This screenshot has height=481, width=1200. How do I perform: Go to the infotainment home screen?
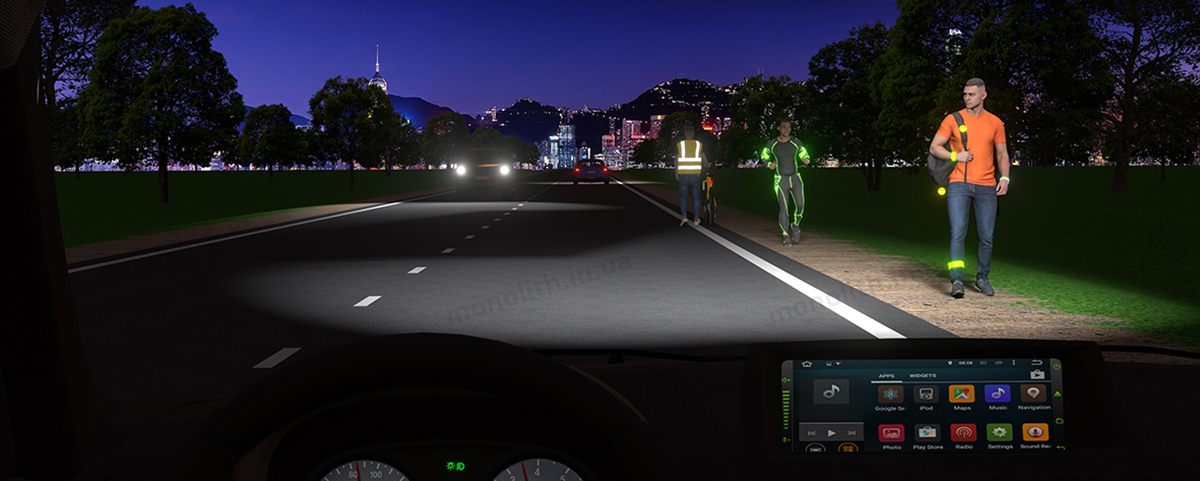(807, 364)
